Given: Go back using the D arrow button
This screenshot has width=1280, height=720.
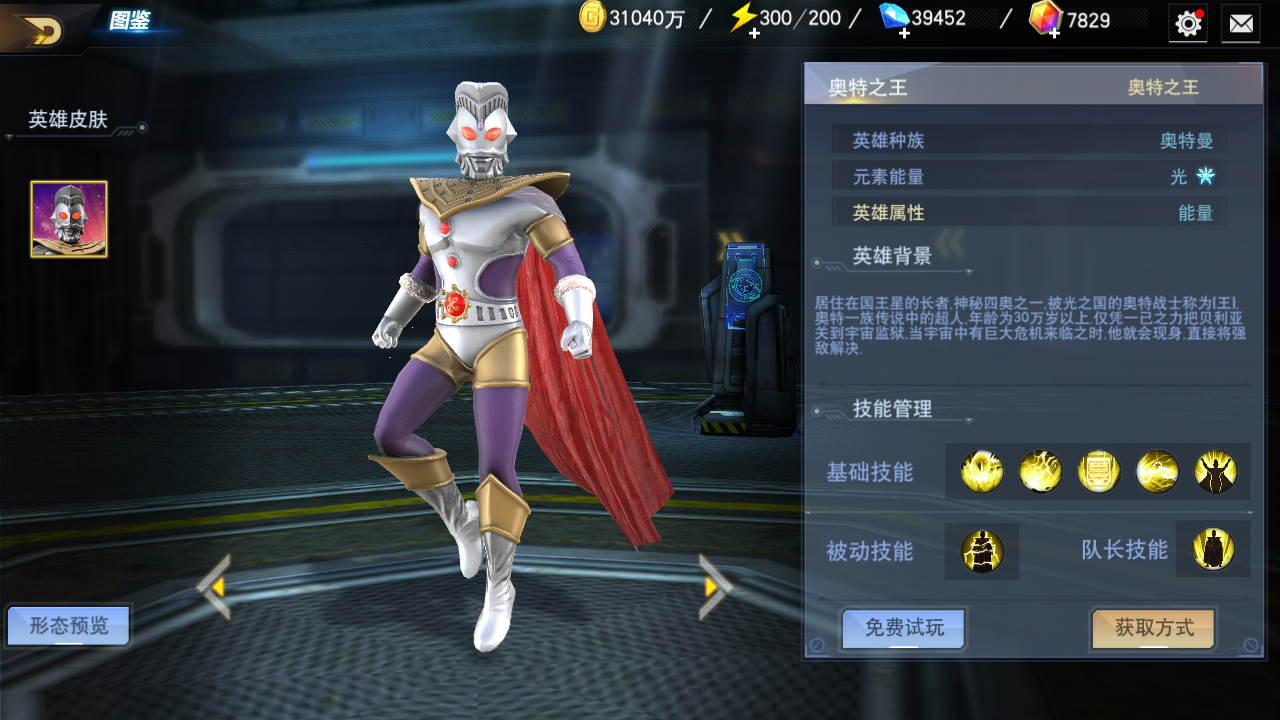Looking at the screenshot, I should click(x=40, y=30).
